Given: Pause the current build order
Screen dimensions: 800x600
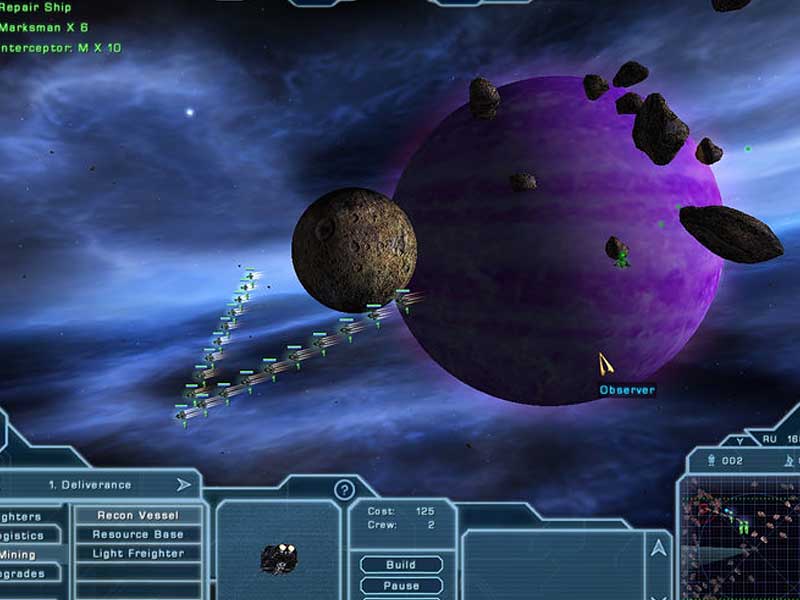Looking at the screenshot, I should point(401,585).
